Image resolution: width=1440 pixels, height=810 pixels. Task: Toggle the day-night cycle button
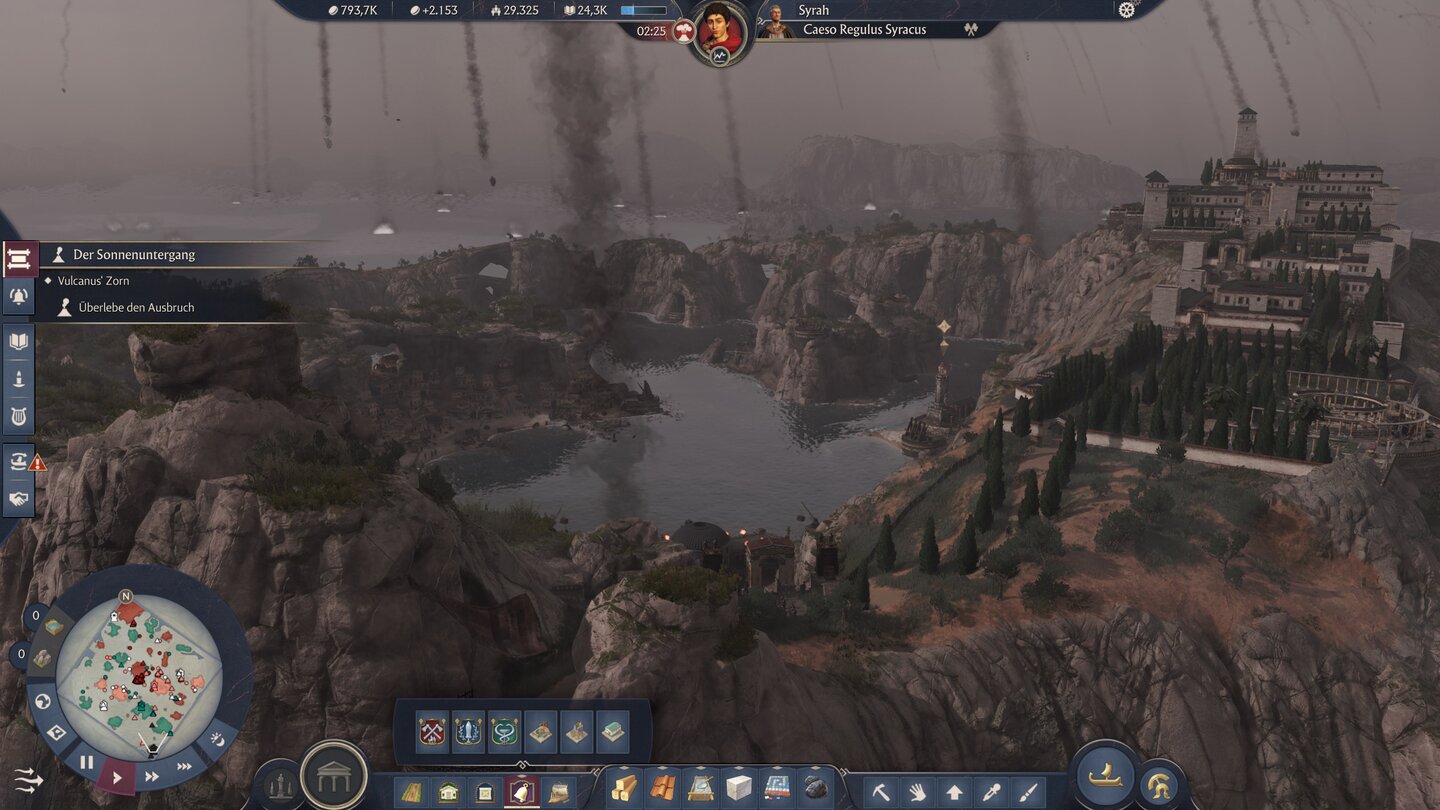pyautogui.click(x=219, y=740)
